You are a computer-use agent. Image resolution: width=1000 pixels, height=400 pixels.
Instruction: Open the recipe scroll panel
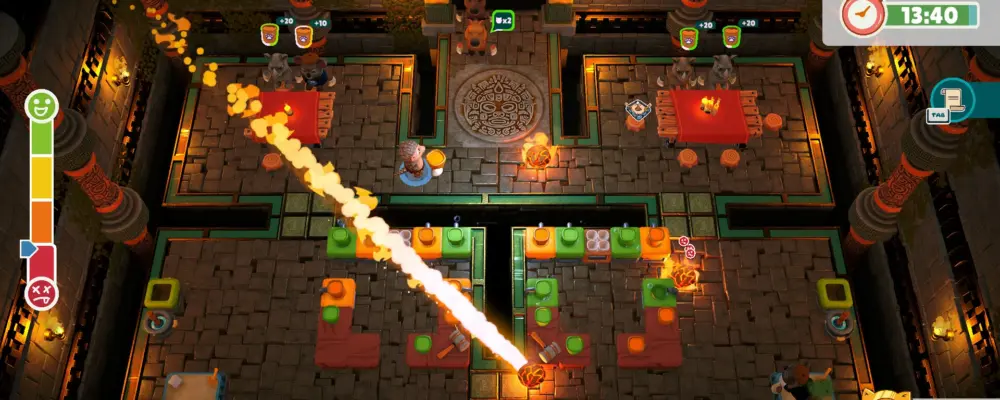[951, 100]
